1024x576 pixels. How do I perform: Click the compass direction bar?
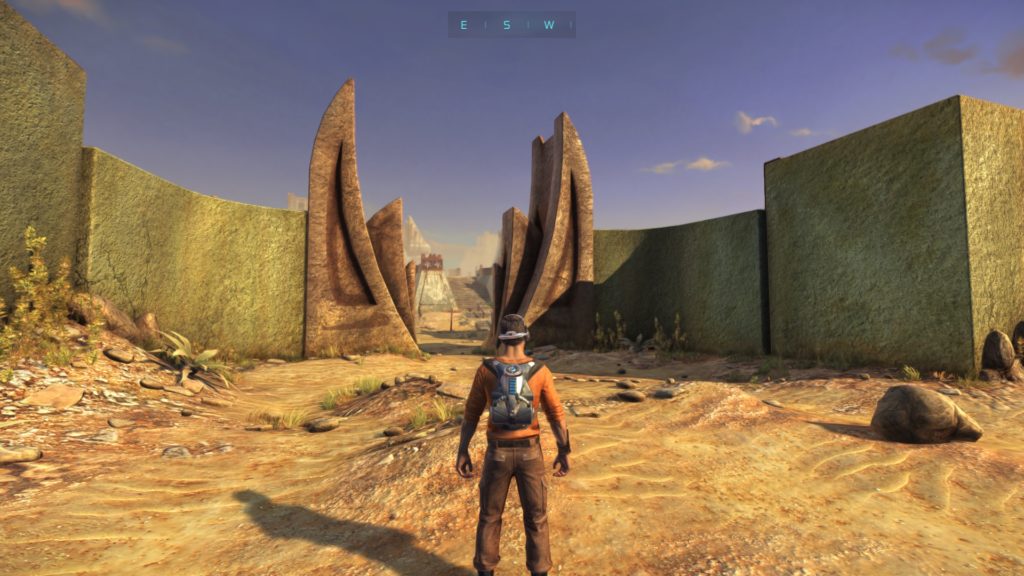point(511,25)
